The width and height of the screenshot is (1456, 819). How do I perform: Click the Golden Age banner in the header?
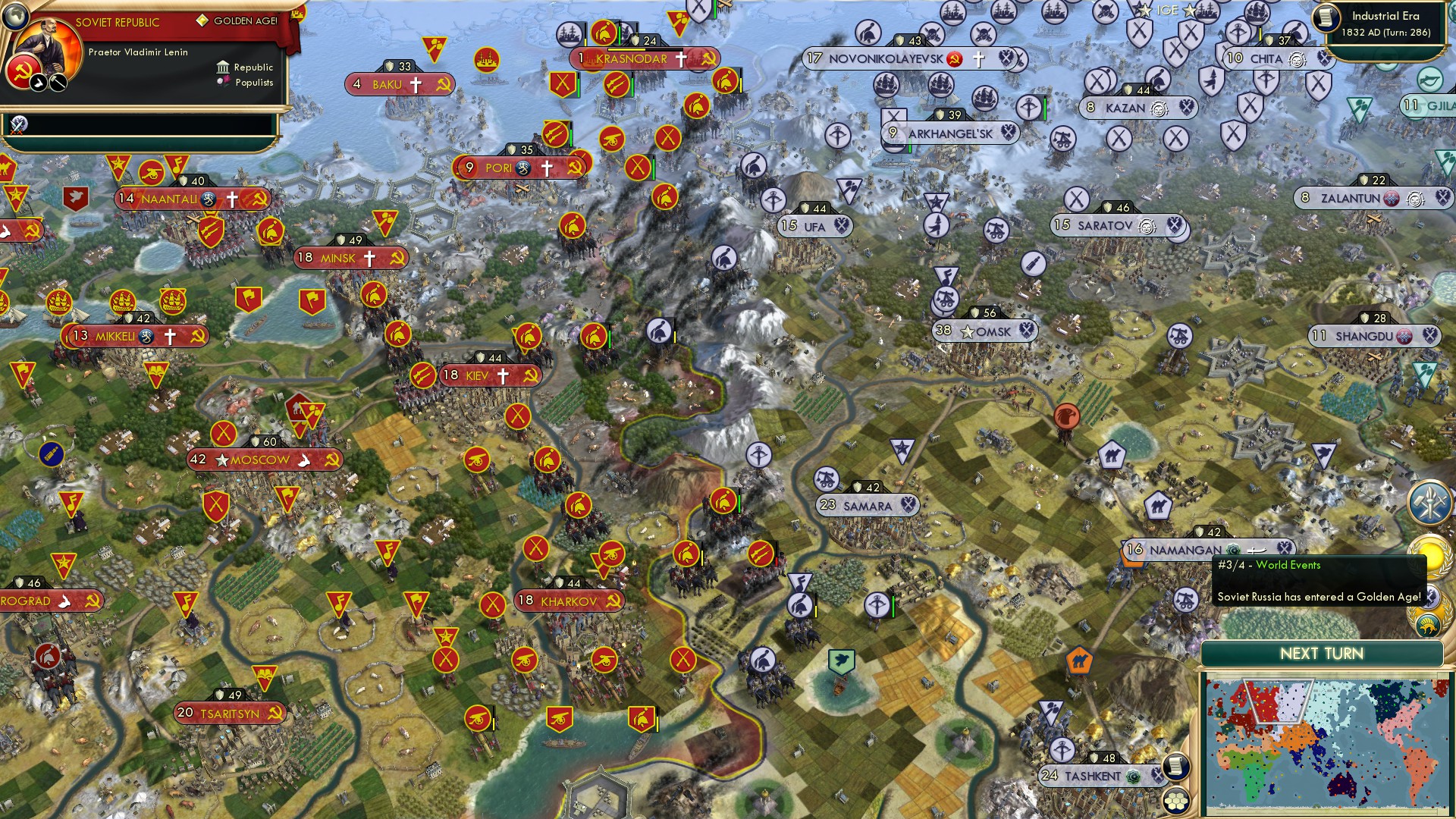(244, 20)
